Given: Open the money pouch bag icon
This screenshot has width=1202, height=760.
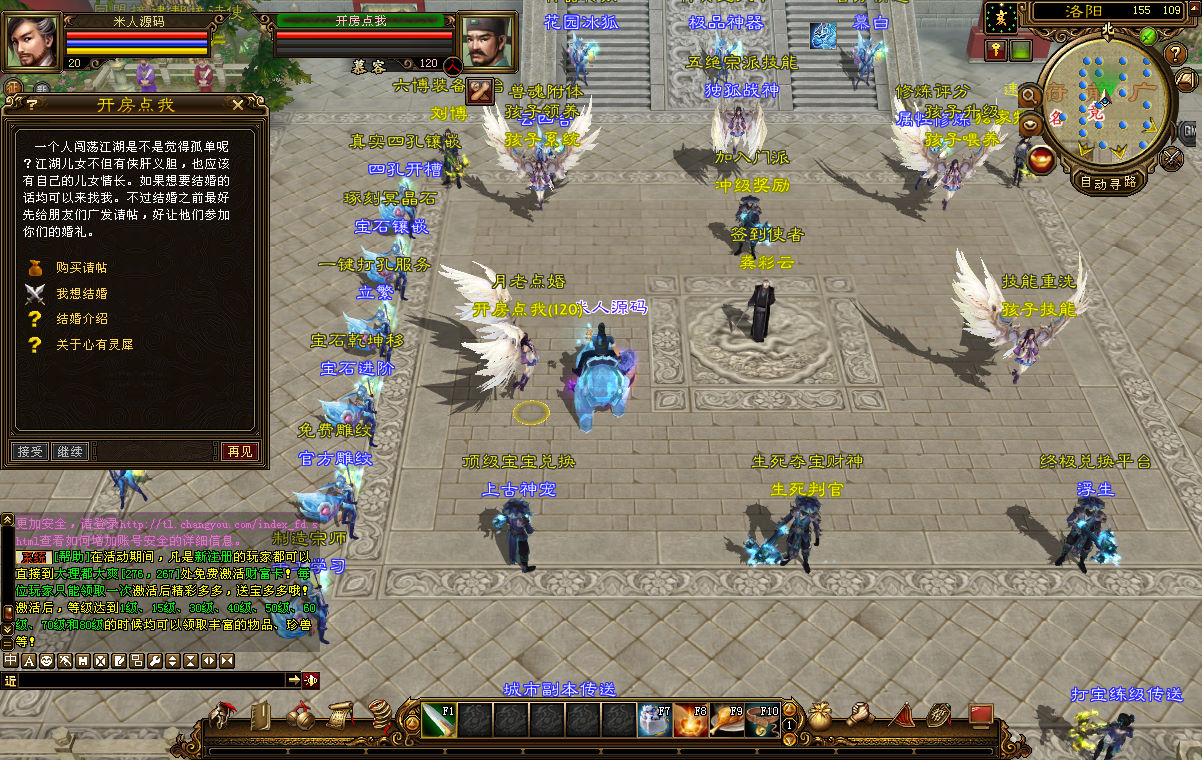Looking at the screenshot, I should (820, 716).
